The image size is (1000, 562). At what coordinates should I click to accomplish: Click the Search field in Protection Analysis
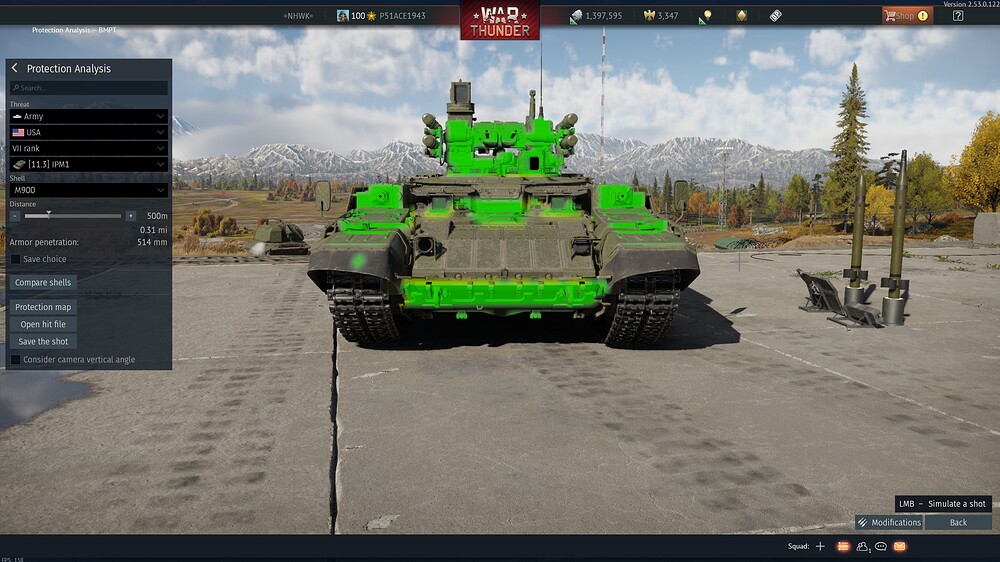tap(89, 88)
